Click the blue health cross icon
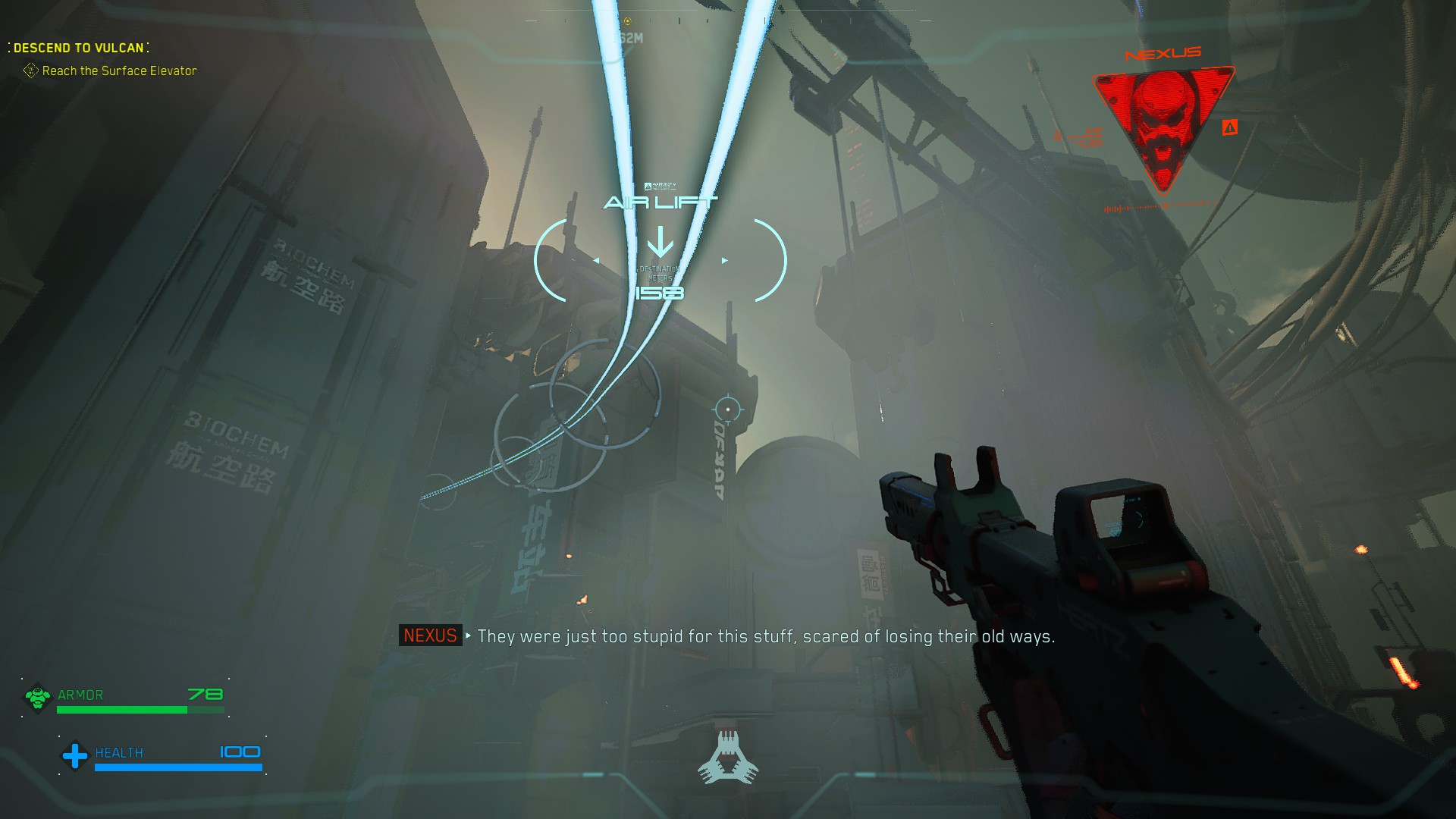The height and width of the screenshot is (819, 1456). click(74, 755)
